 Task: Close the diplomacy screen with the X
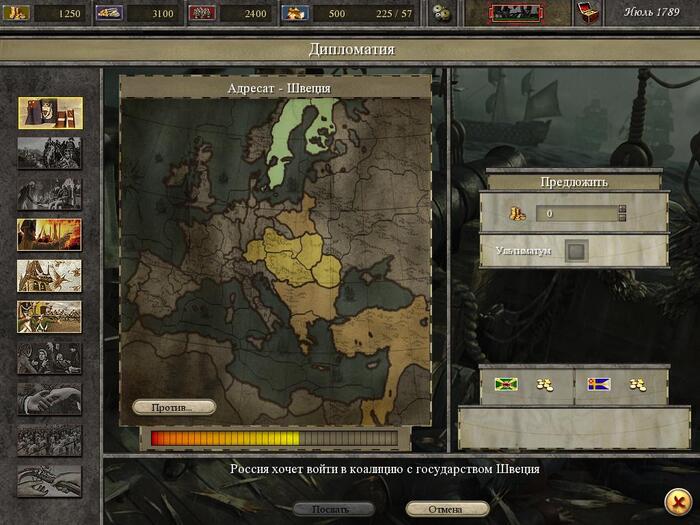point(676,500)
